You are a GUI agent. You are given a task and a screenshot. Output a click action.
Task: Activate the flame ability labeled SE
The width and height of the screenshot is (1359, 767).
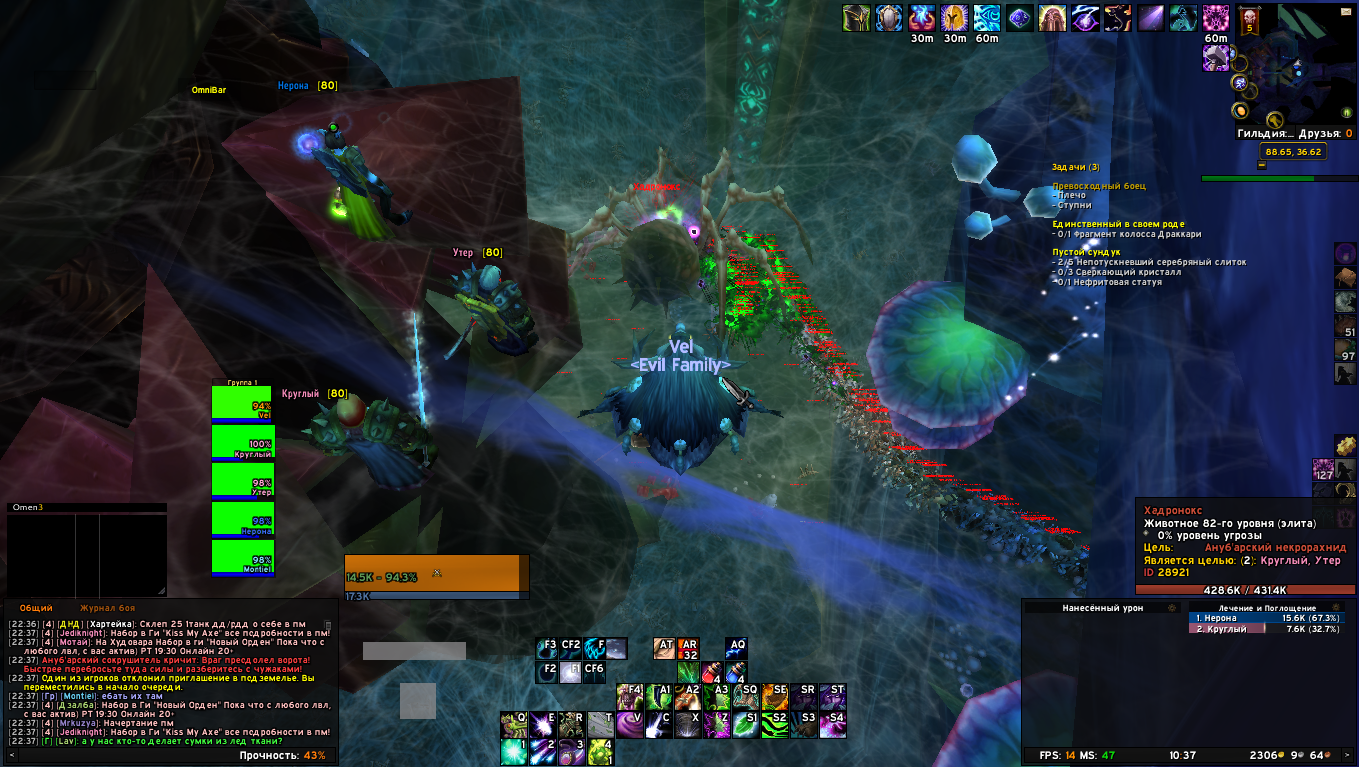pyautogui.click(x=775, y=696)
